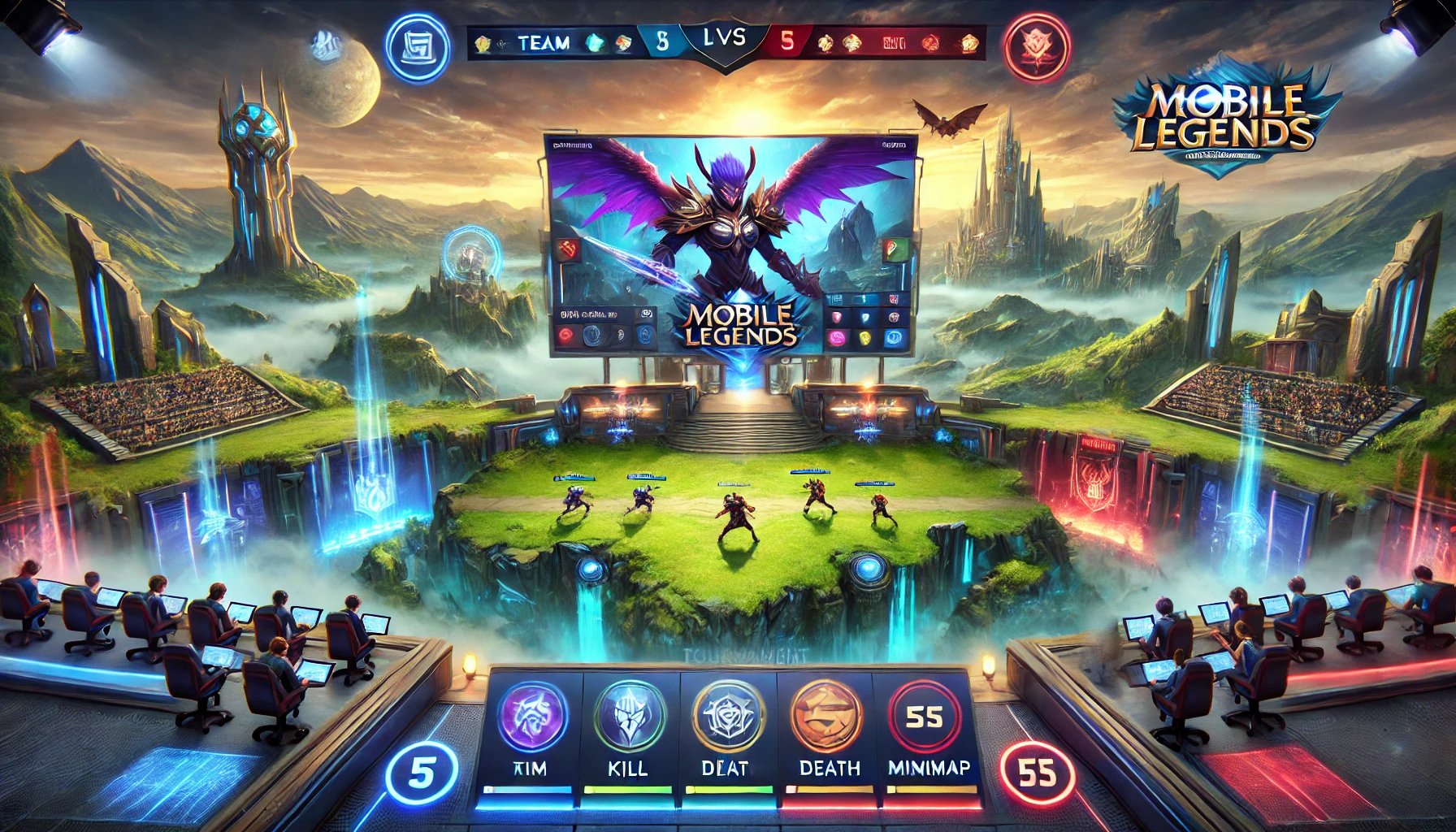Select the red team emblem badge
The height and width of the screenshot is (832, 1456).
click(x=1036, y=48)
